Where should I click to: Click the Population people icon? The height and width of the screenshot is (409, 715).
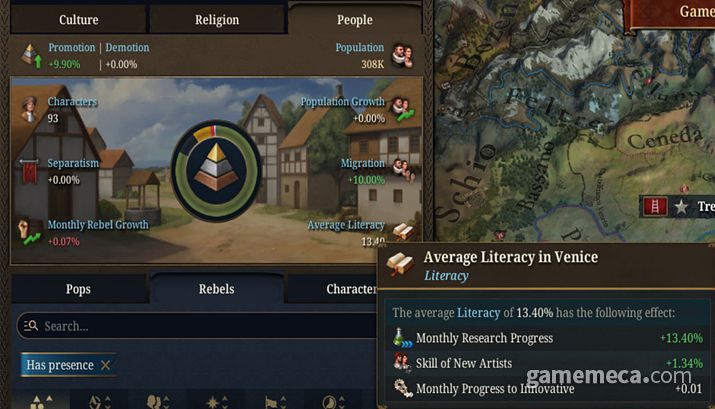point(402,54)
